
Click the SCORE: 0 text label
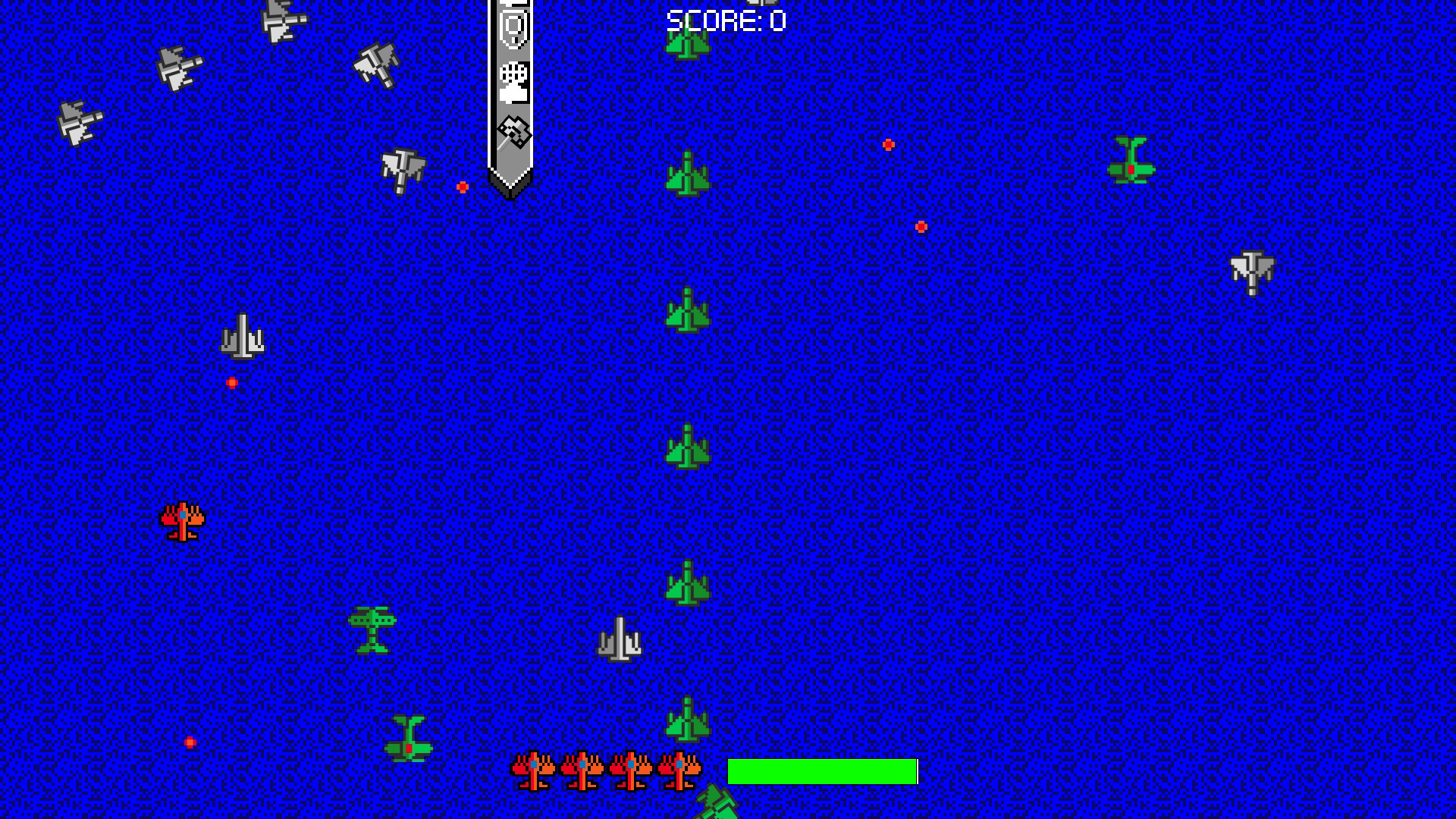(724, 20)
